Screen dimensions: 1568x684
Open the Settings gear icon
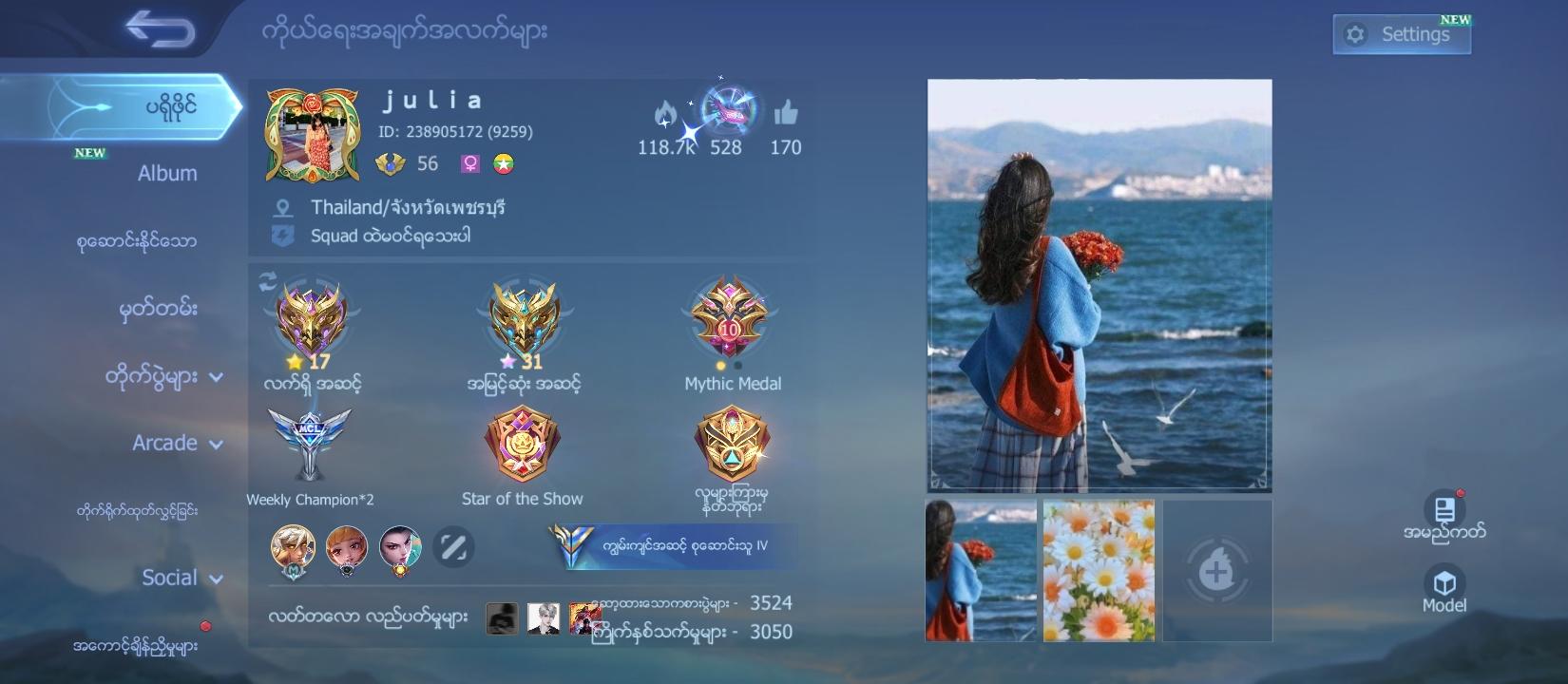pyautogui.click(x=1354, y=31)
